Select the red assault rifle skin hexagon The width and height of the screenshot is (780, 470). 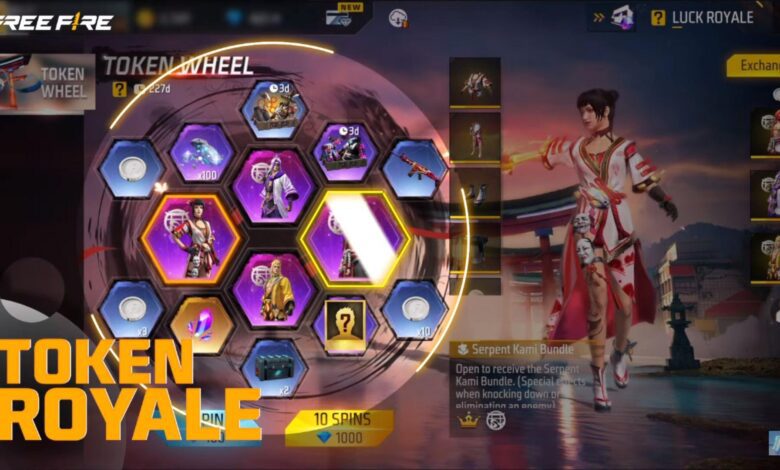tap(414, 165)
